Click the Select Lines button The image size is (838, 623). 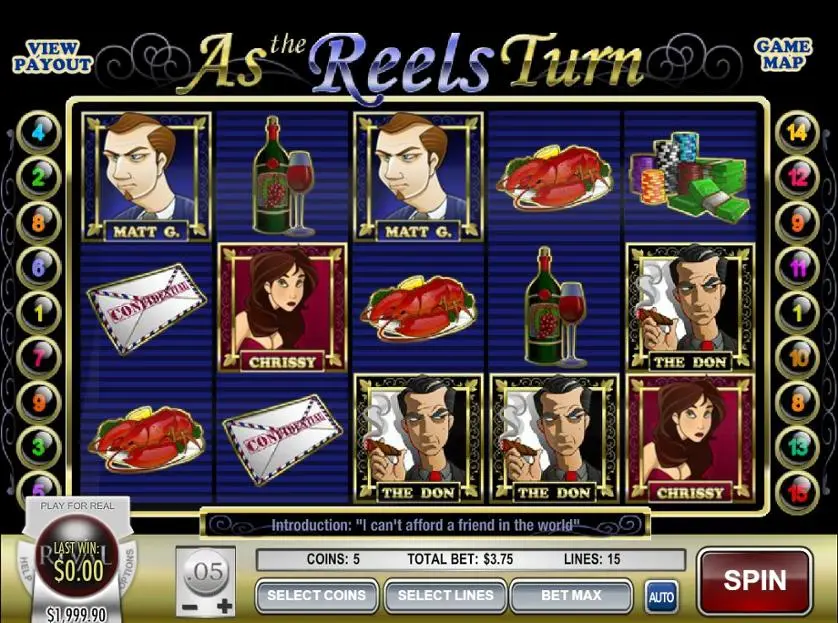pos(445,596)
